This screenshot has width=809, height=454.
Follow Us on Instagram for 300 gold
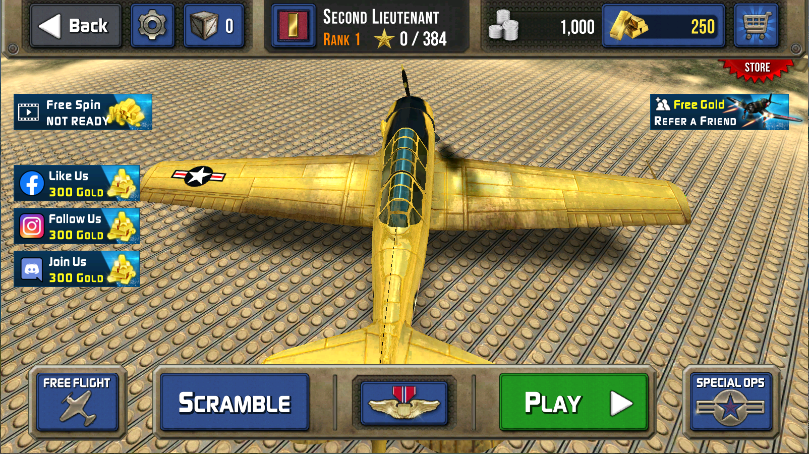78,226
